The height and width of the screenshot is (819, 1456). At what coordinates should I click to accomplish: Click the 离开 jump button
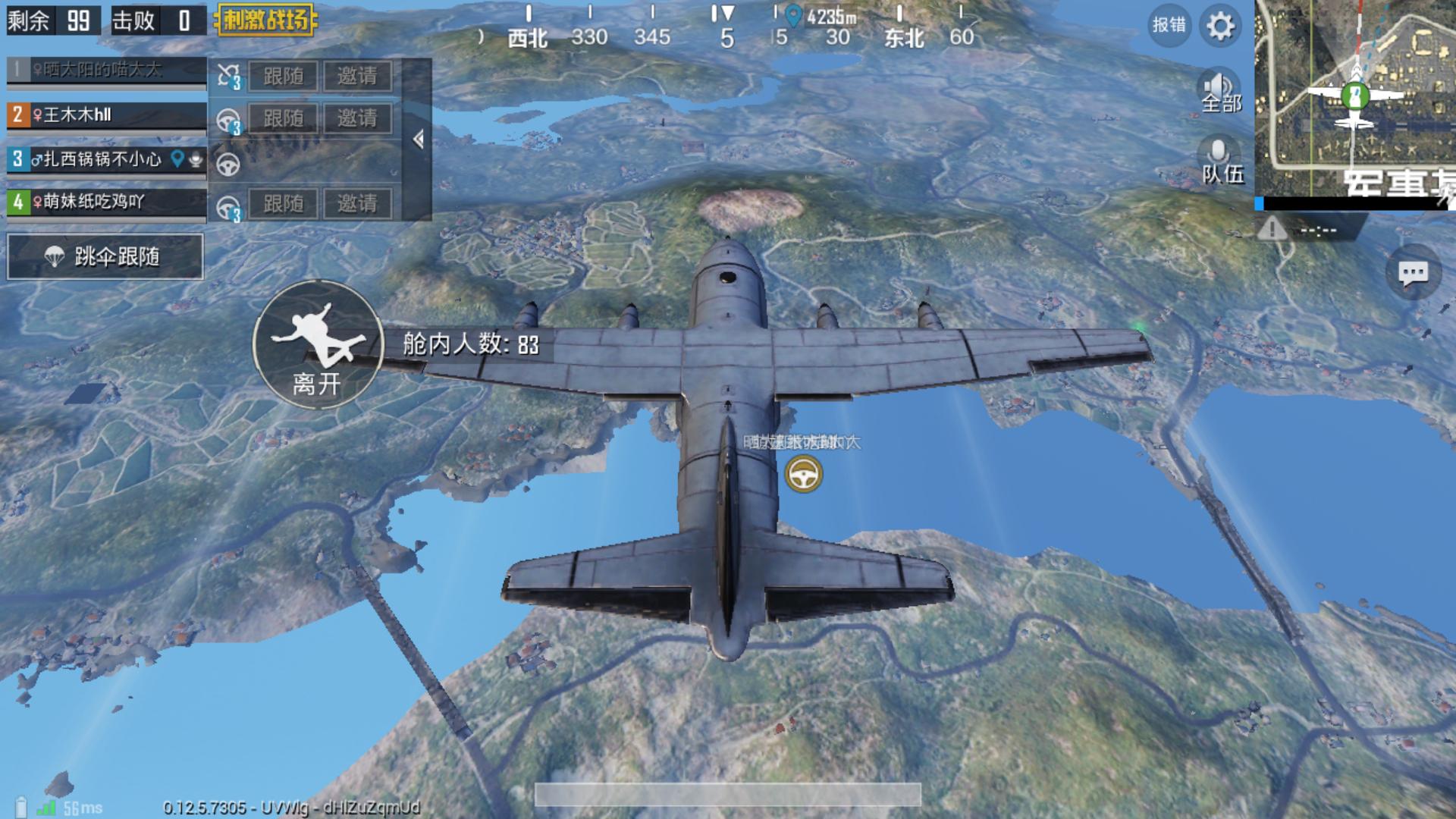click(x=317, y=346)
